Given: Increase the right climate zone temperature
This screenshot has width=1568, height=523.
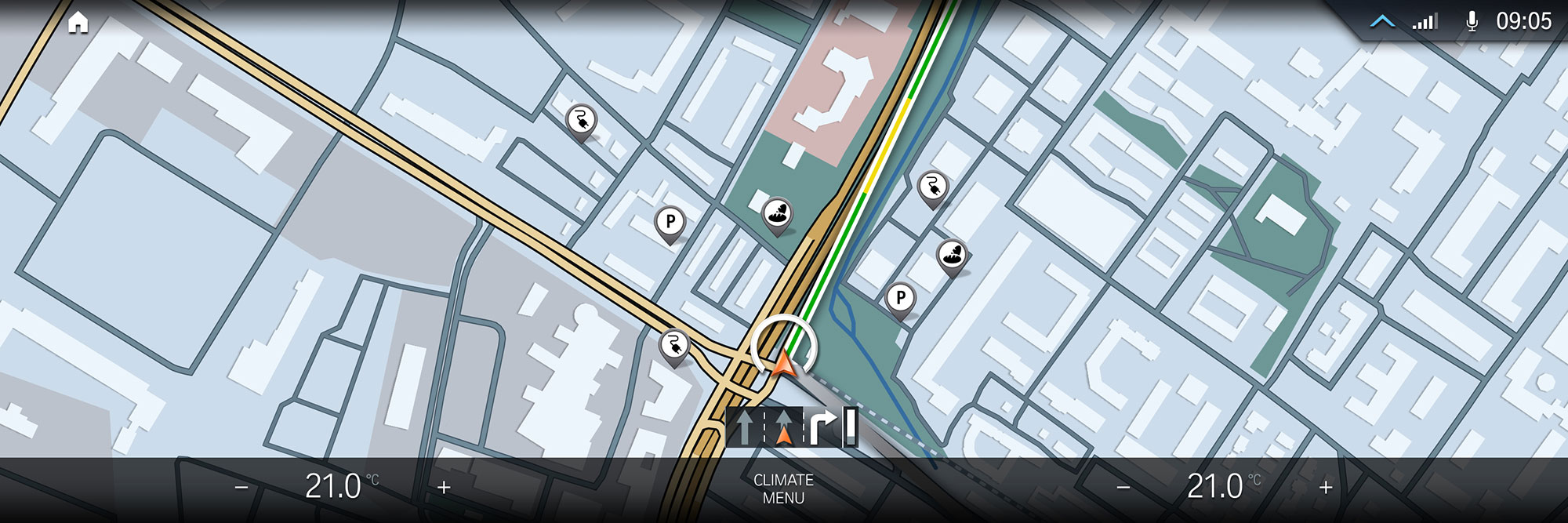Looking at the screenshot, I should coord(1326,488).
